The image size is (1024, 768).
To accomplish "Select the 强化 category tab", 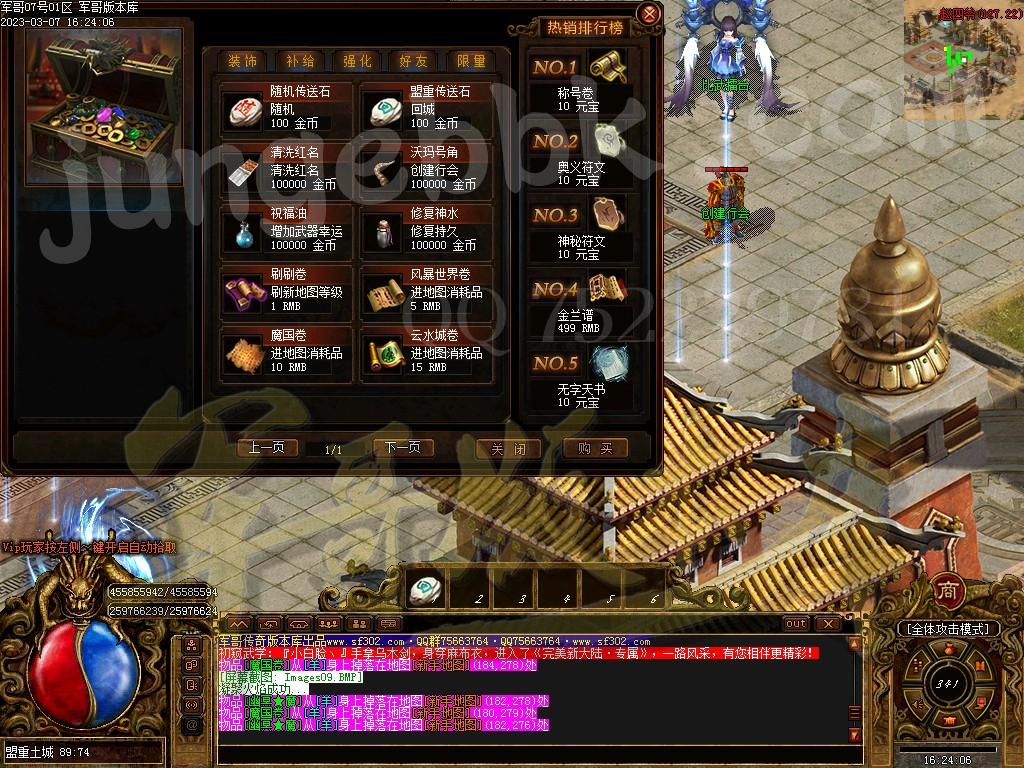I will pos(357,61).
